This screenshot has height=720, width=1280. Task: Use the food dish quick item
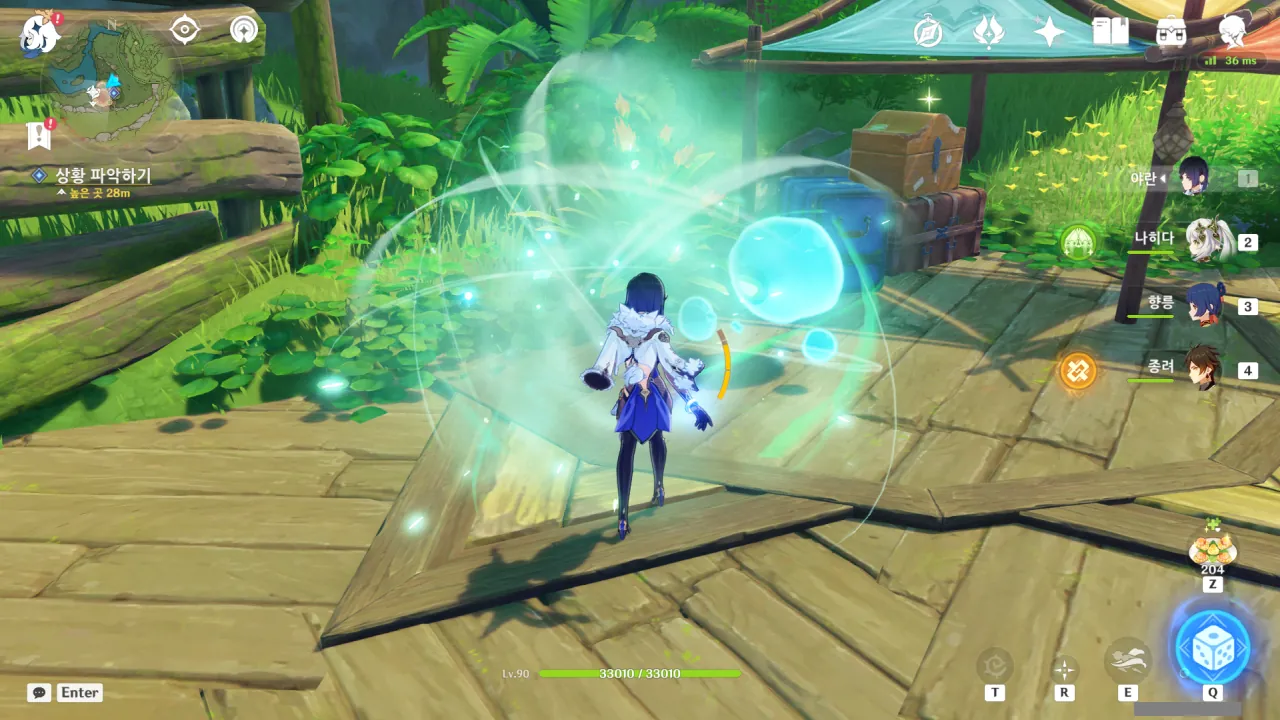click(1212, 548)
